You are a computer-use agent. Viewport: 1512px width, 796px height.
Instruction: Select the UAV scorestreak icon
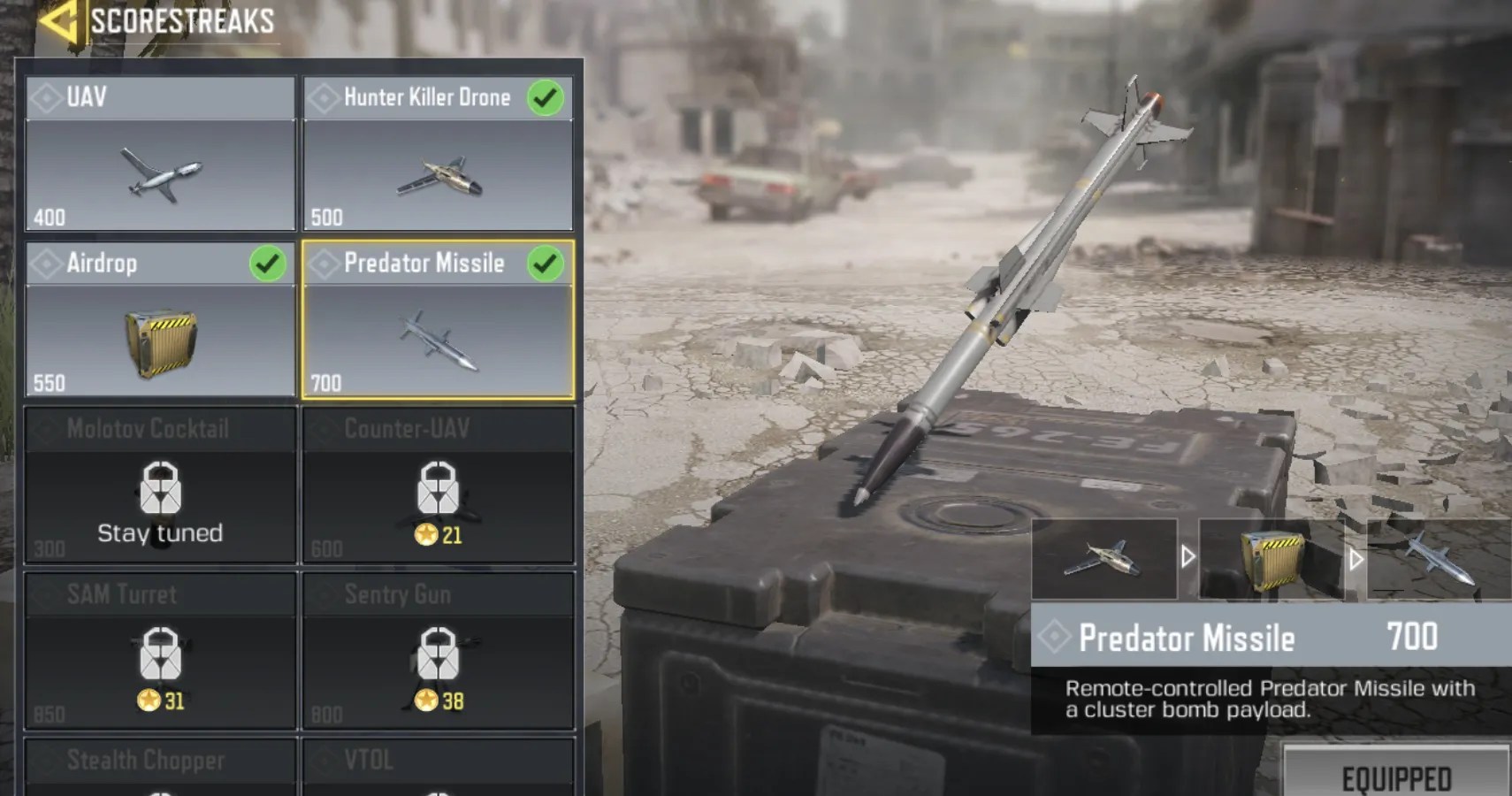pyautogui.click(x=162, y=175)
